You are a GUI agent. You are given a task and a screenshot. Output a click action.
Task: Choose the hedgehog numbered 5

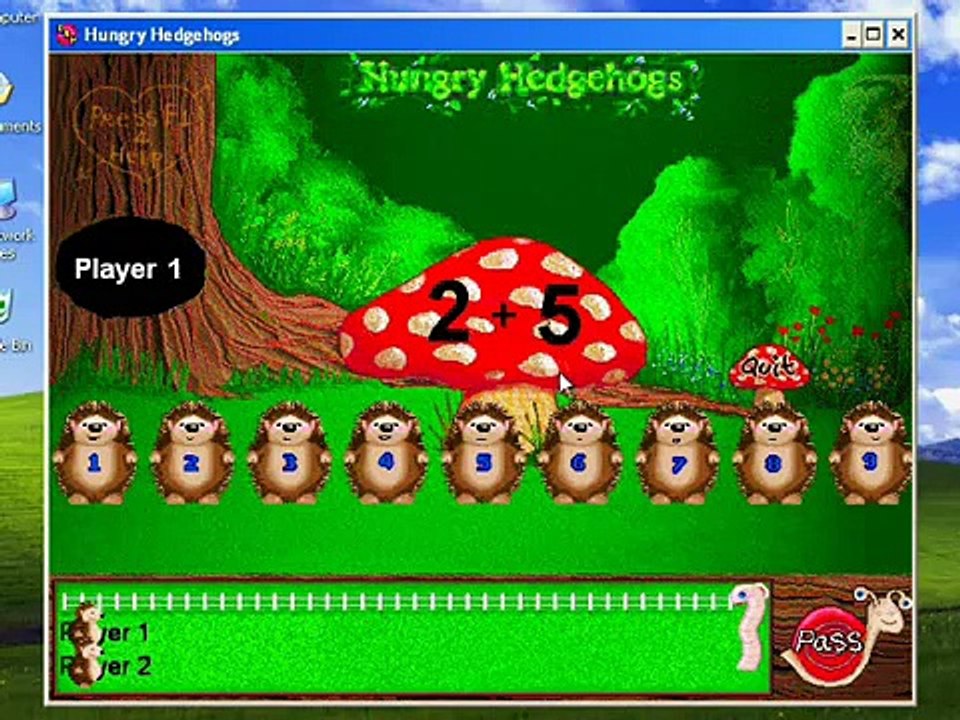pyautogui.click(x=484, y=455)
